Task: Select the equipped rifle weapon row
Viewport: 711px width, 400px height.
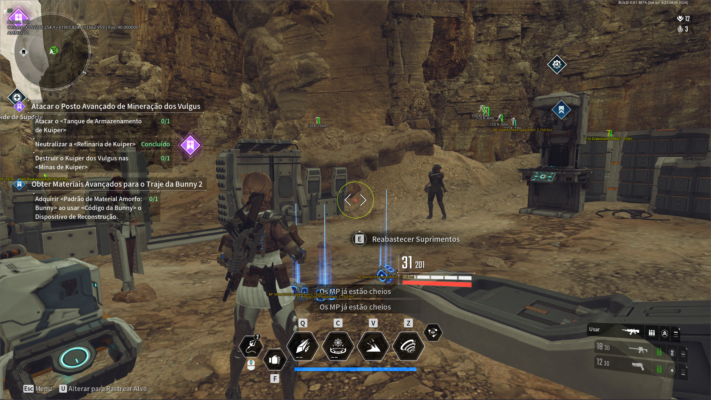Action: coord(635,332)
